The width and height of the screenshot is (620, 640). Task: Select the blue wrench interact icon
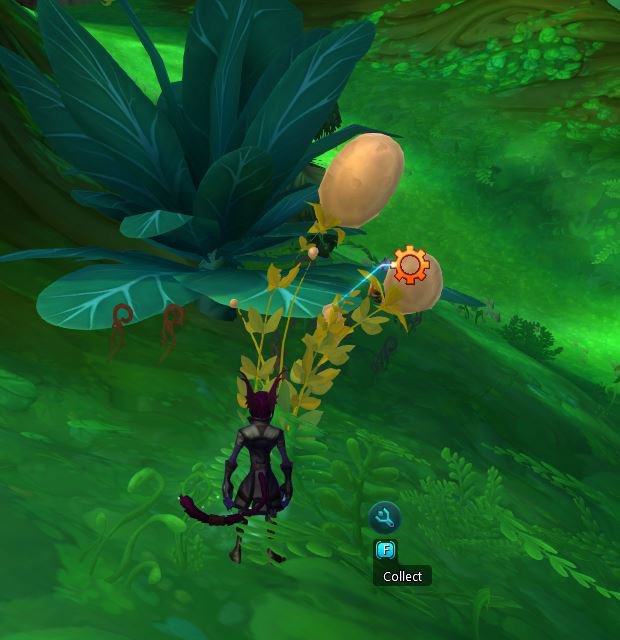tap(385, 517)
